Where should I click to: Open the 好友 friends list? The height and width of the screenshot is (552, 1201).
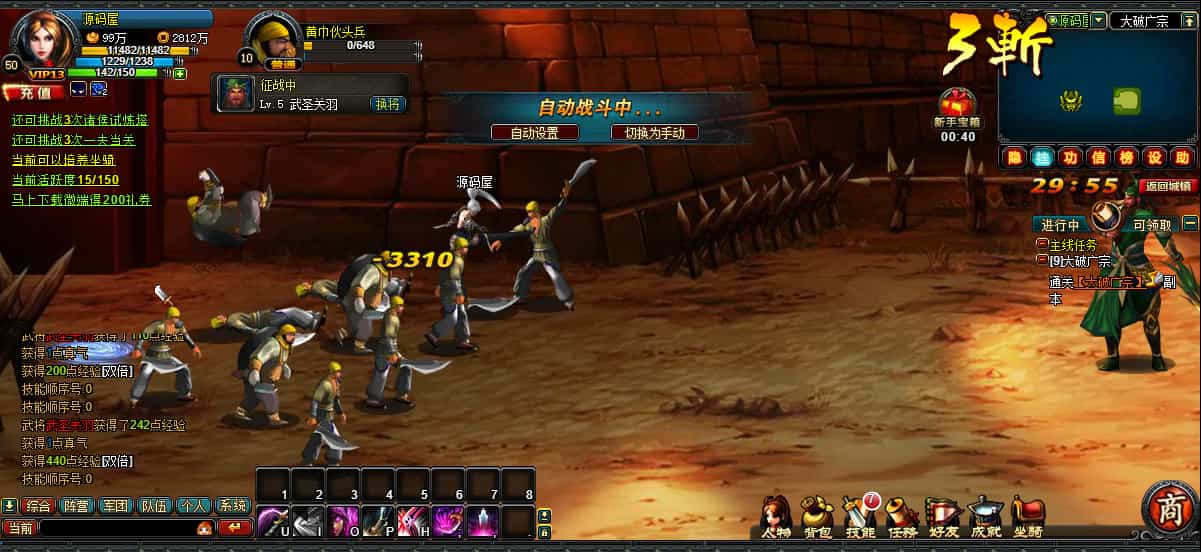tap(943, 516)
